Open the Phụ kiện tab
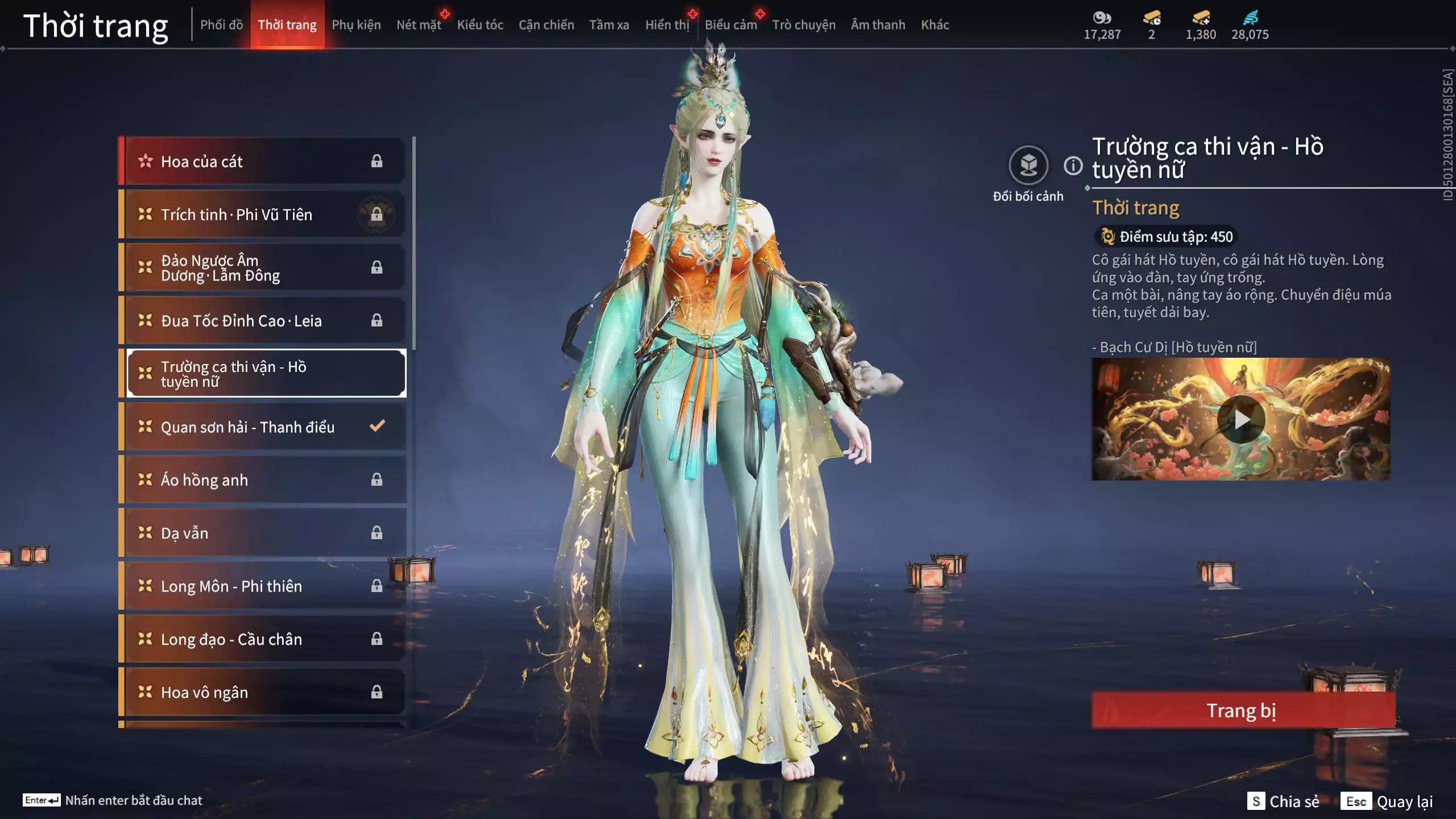This screenshot has height=819, width=1456. 356,24
